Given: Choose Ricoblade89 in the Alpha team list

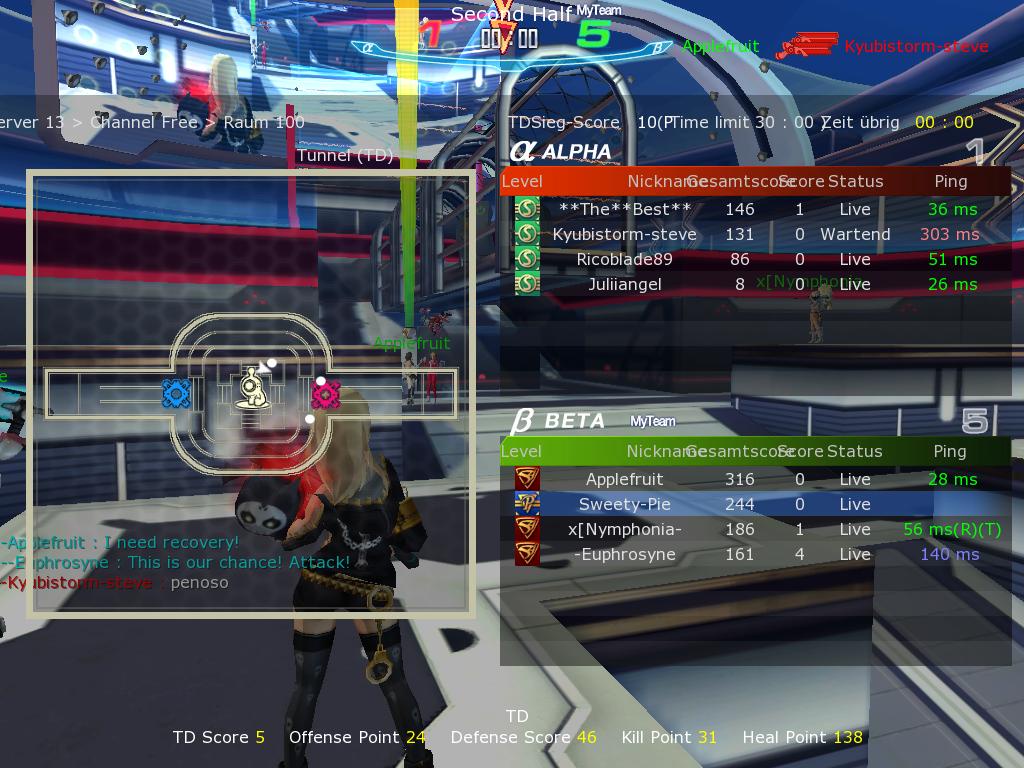Looking at the screenshot, I should tap(625, 259).
